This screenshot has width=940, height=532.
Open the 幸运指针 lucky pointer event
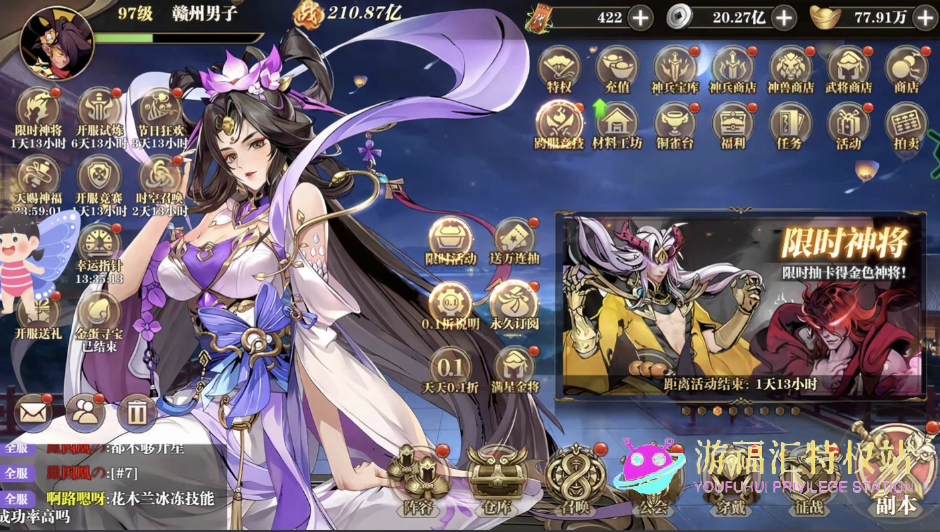tap(99, 250)
